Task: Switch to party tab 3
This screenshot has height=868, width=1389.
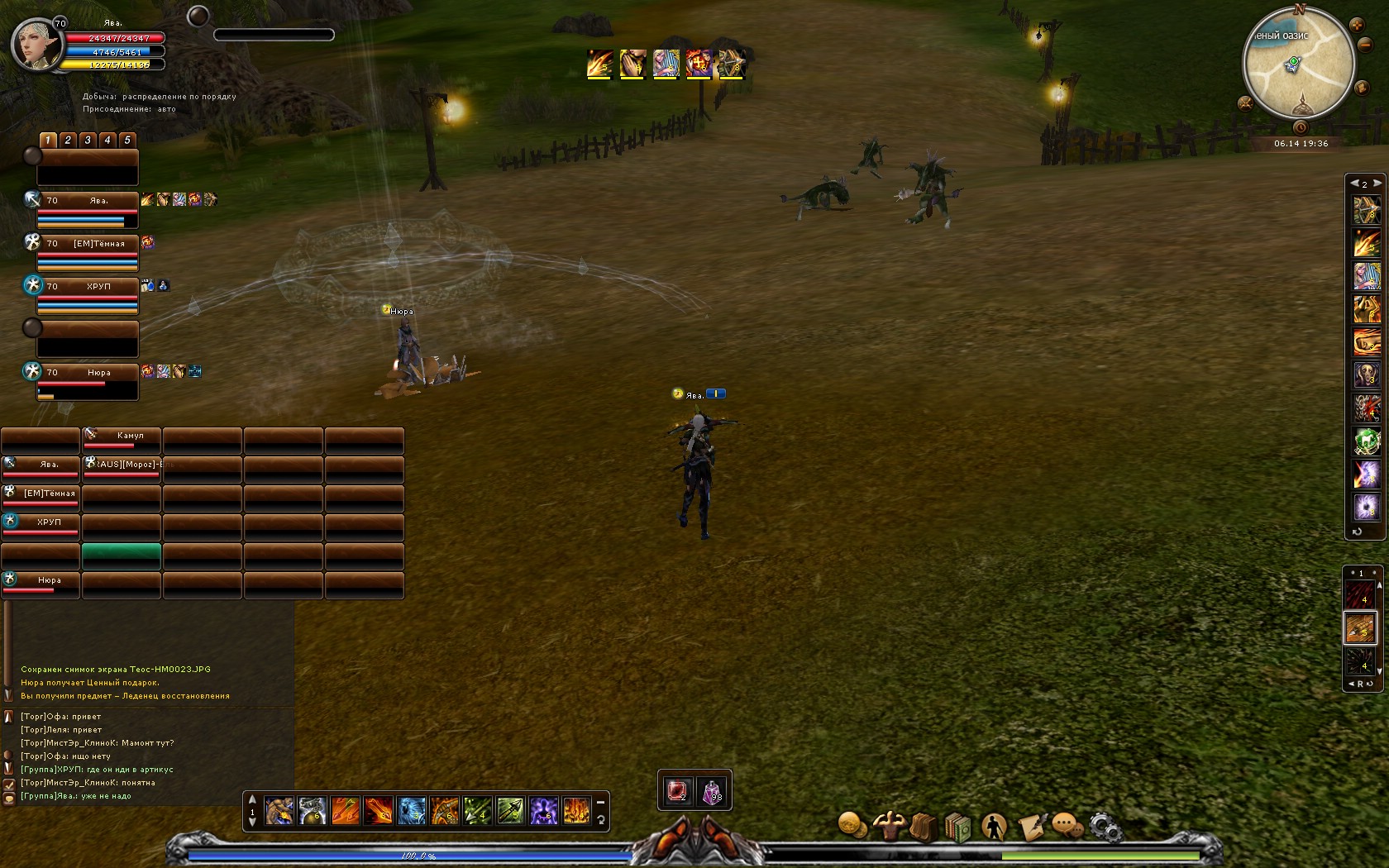Action: [x=88, y=140]
